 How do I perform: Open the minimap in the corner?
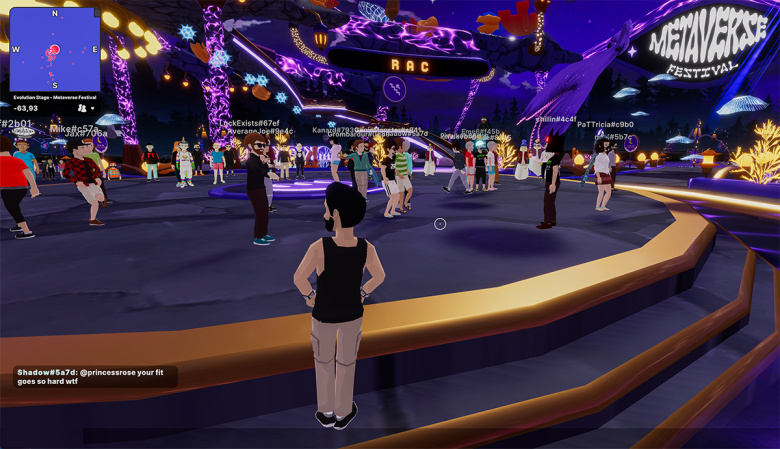(x=55, y=50)
